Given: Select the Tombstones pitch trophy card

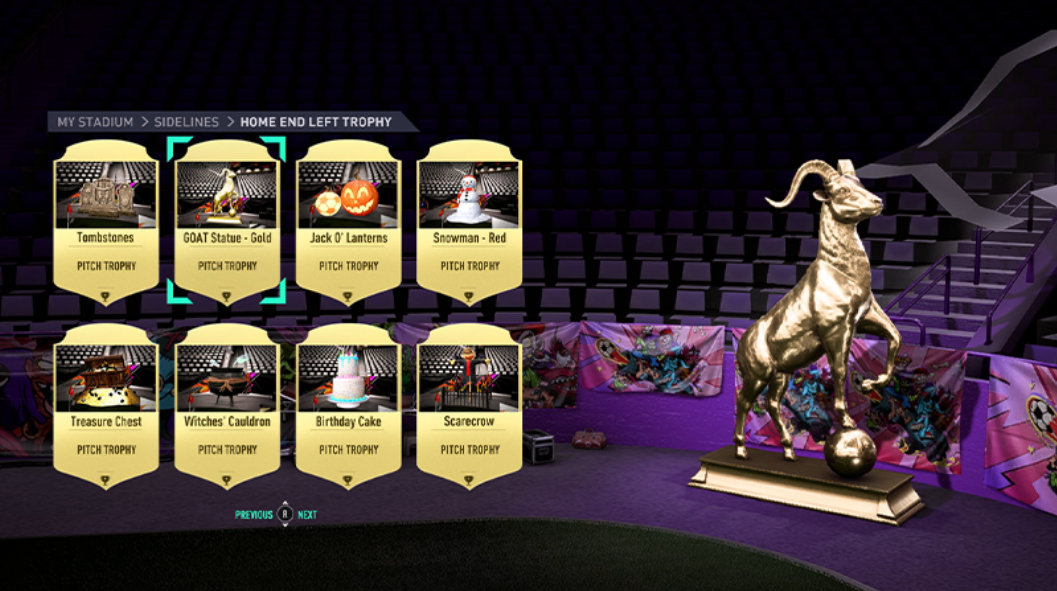Looking at the screenshot, I should point(105,222).
